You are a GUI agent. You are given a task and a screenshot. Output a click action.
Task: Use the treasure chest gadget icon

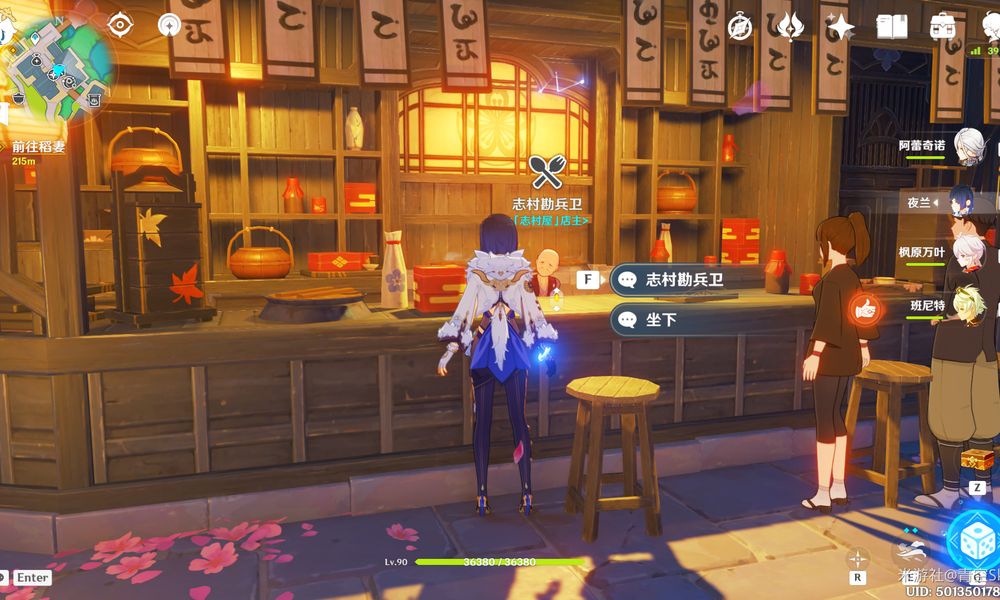(976, 461)
